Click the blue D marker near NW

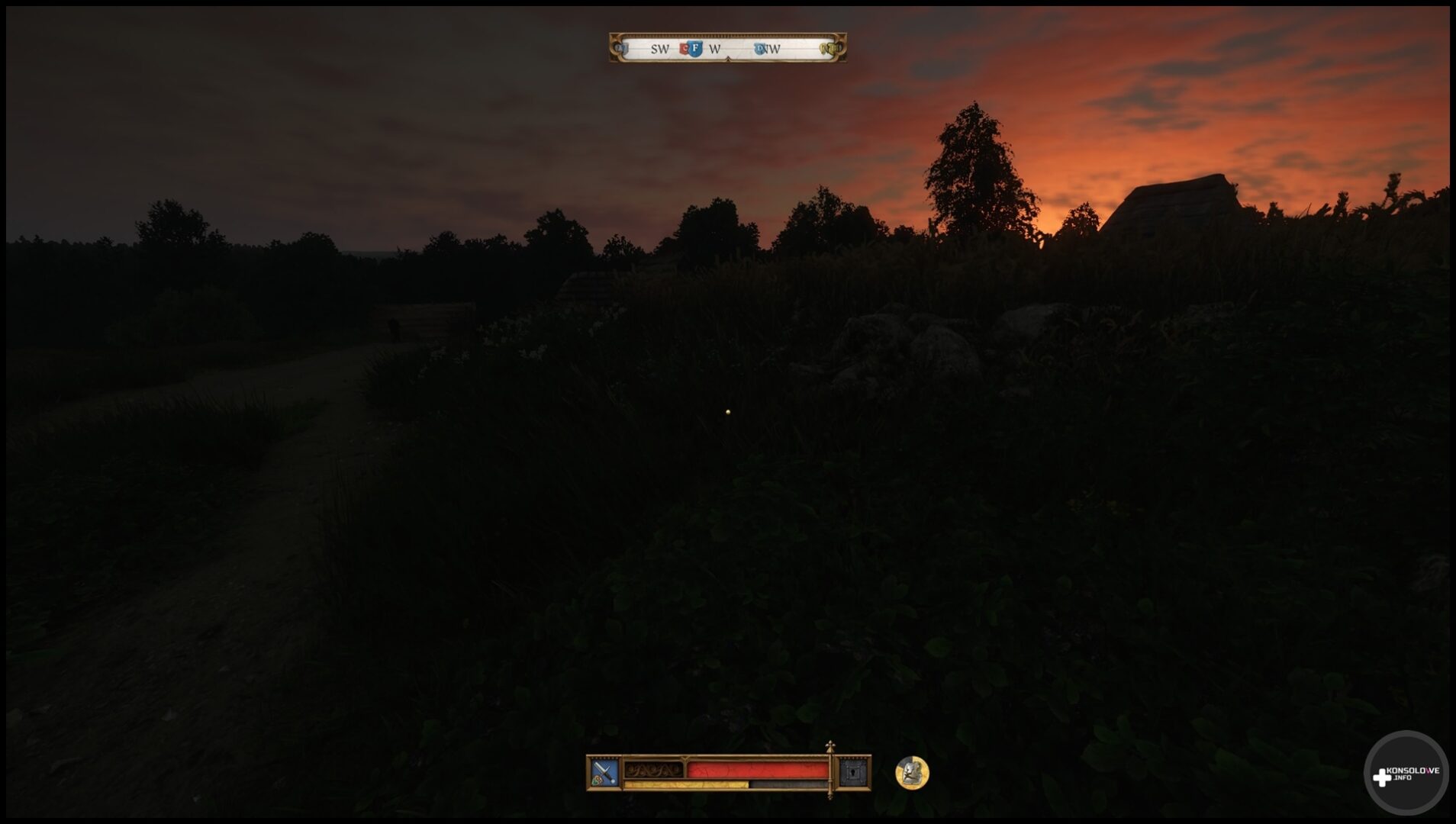(x=759, y=49)
